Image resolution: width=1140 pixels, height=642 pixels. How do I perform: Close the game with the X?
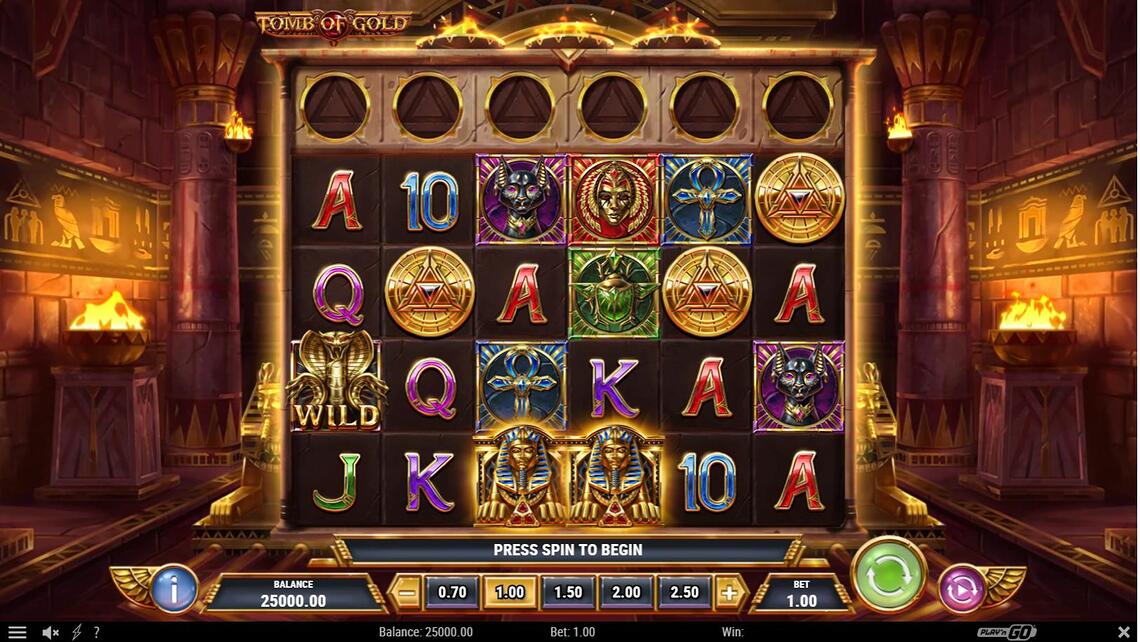tap(1123, 632)
